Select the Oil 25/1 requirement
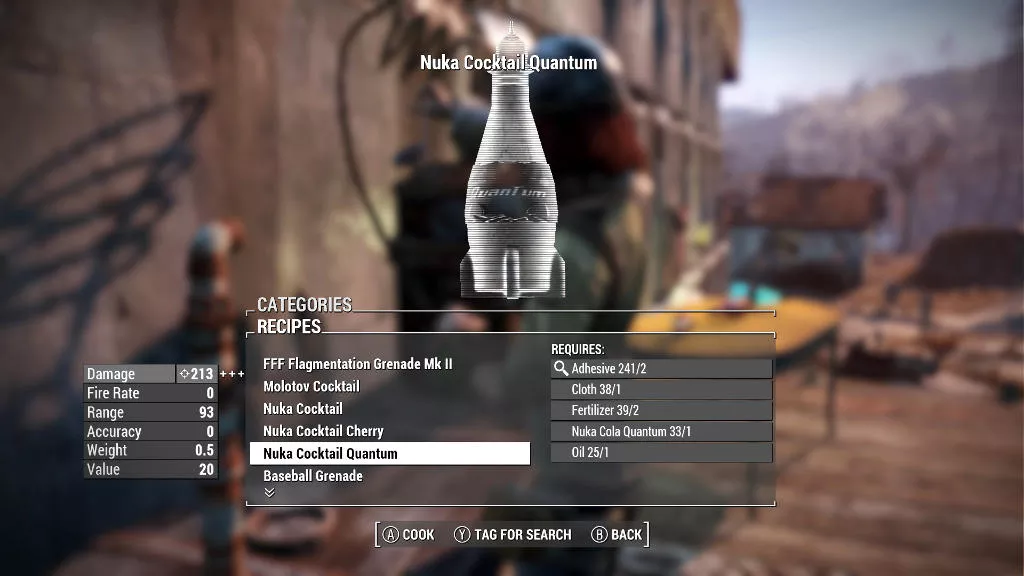 662,453
